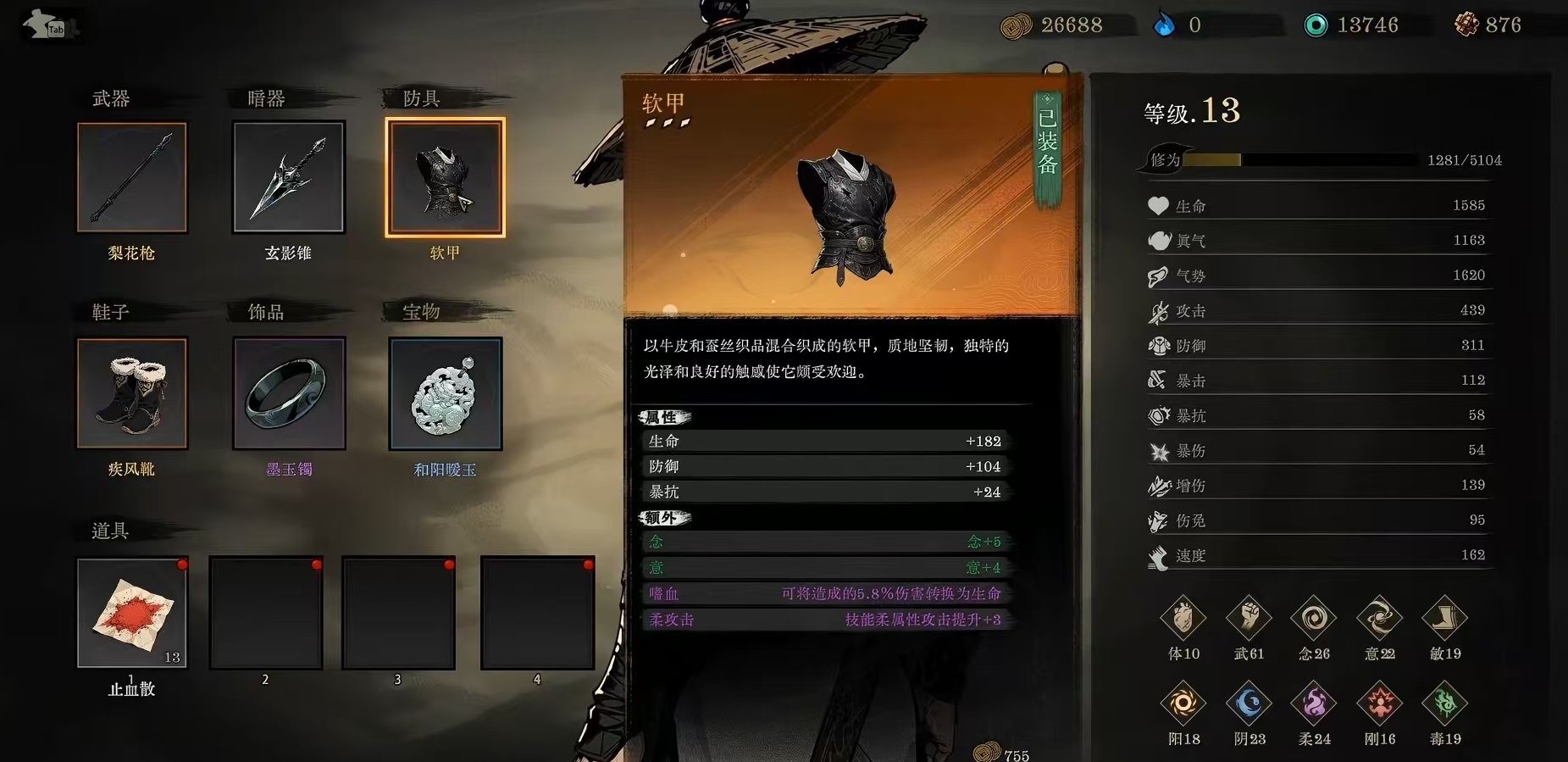Inspect the 体 body attribute icon

(1183, 619)
